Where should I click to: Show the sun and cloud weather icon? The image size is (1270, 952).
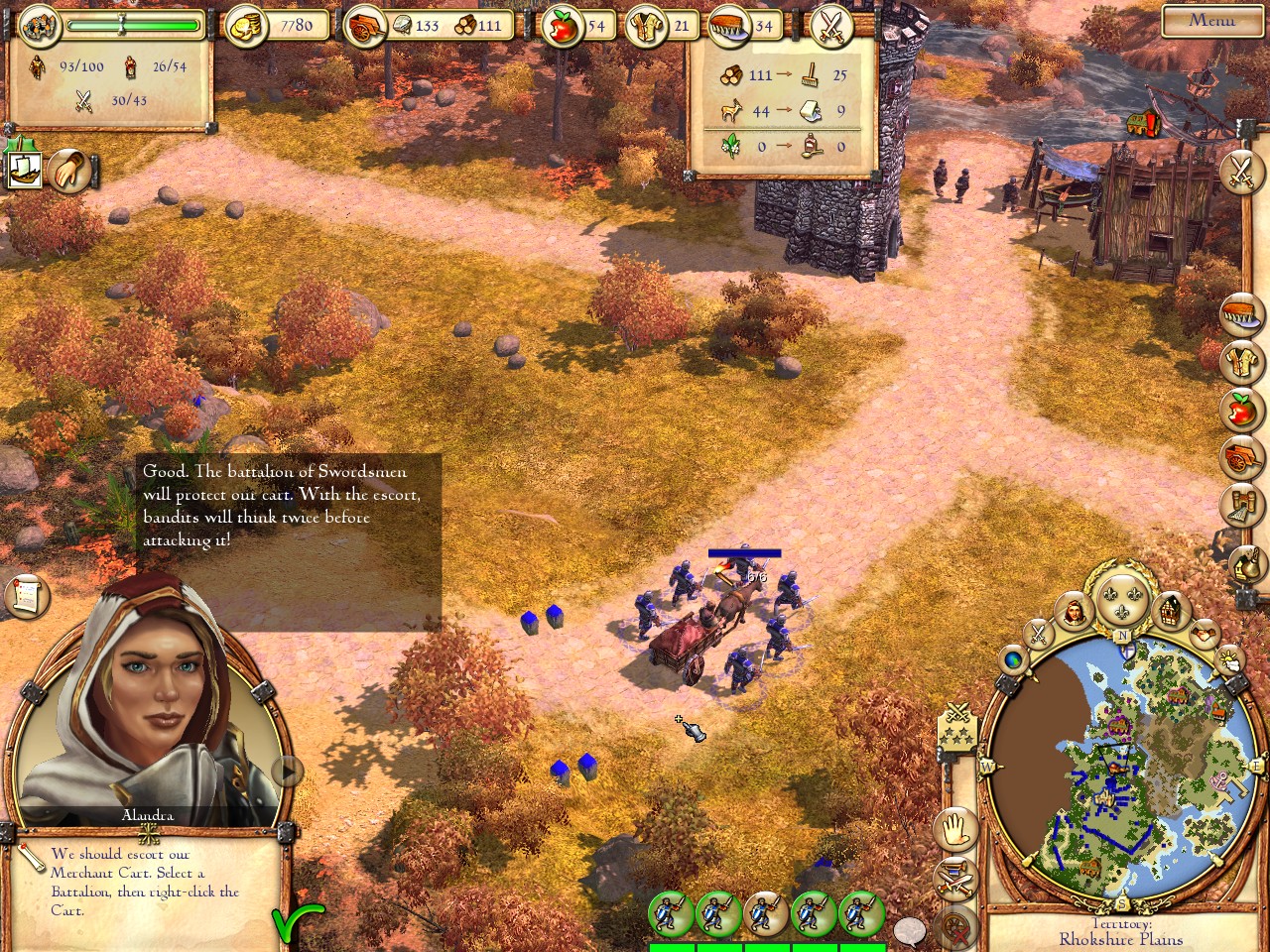(1229, 658)
